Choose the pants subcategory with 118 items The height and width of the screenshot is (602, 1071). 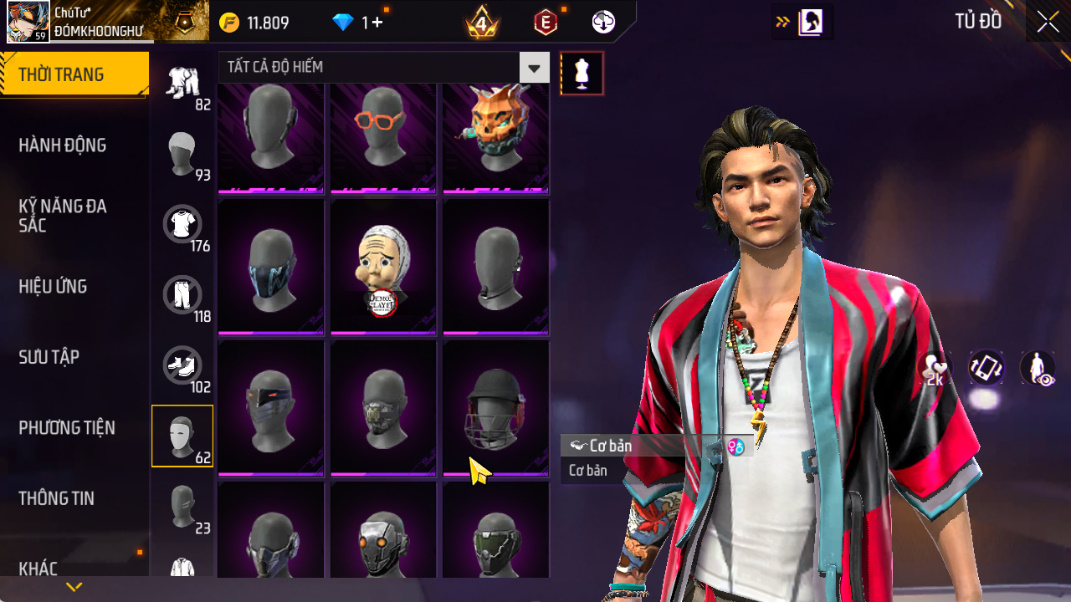pyautogui.click(x=182, y=296)
